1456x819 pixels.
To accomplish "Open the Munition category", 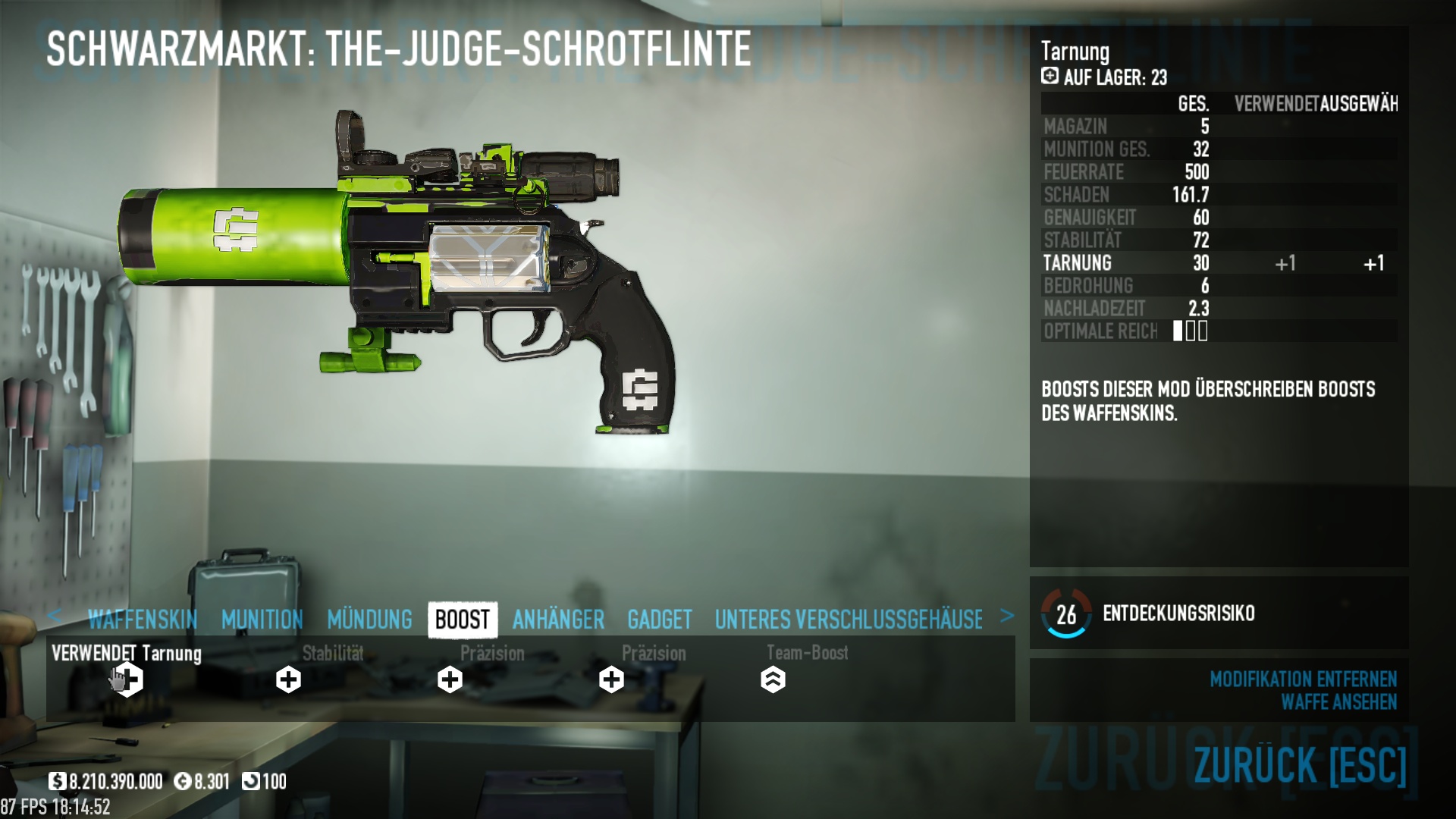I will click(262, 620).
